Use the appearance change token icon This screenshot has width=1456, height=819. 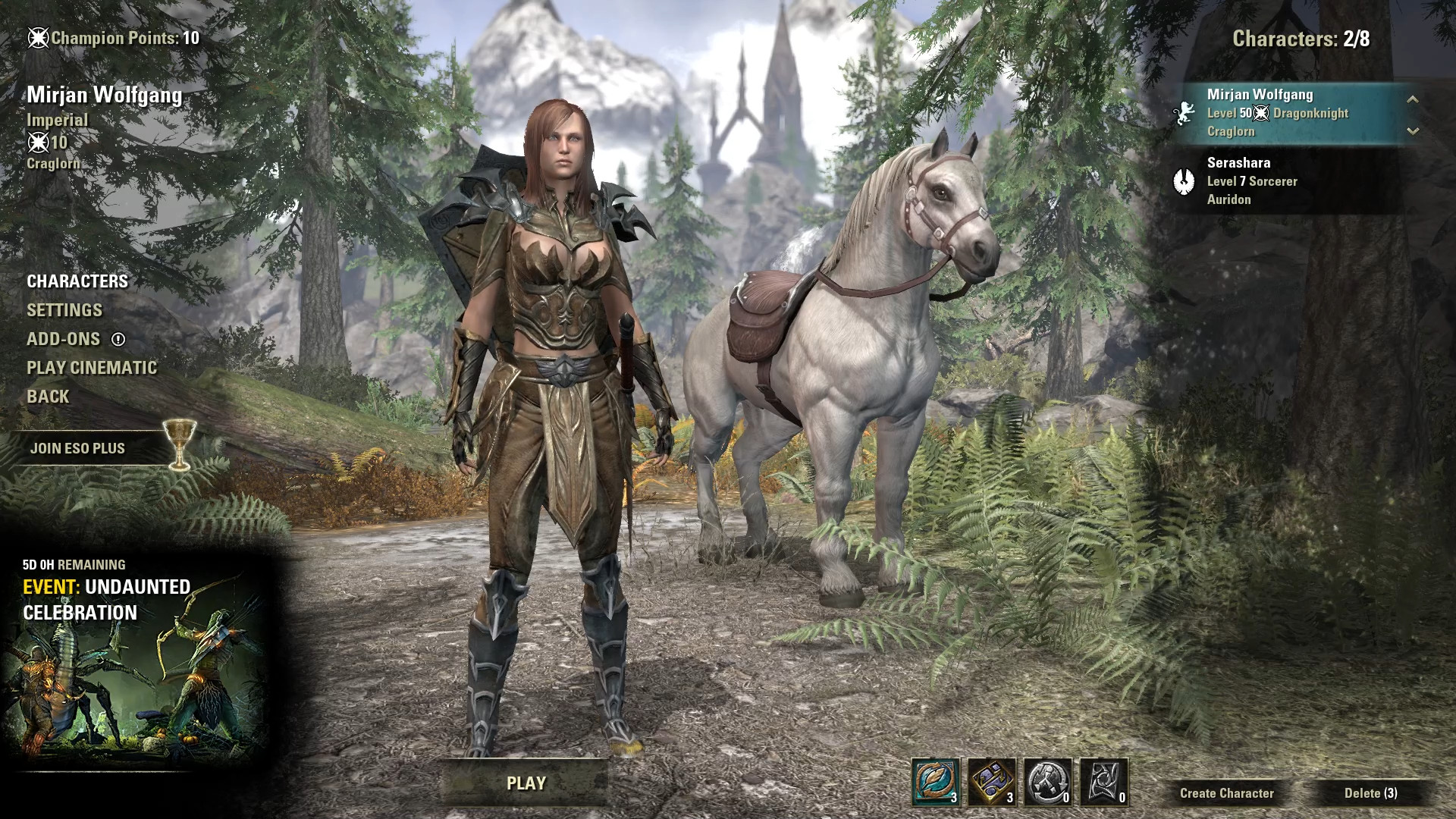[992, 782]
